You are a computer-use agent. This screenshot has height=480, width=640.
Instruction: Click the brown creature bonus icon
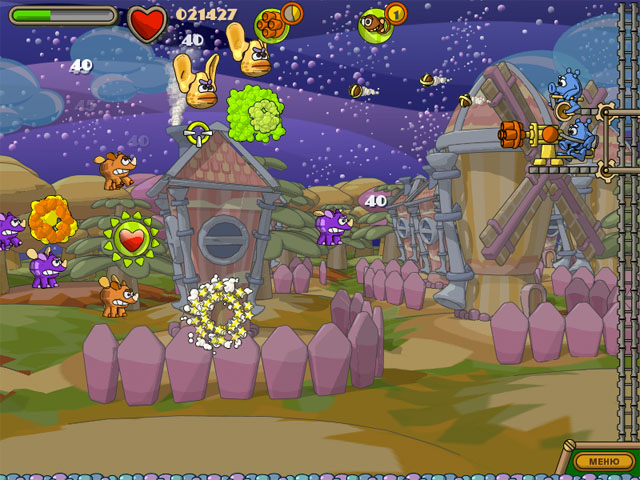(x=376, y=22)
